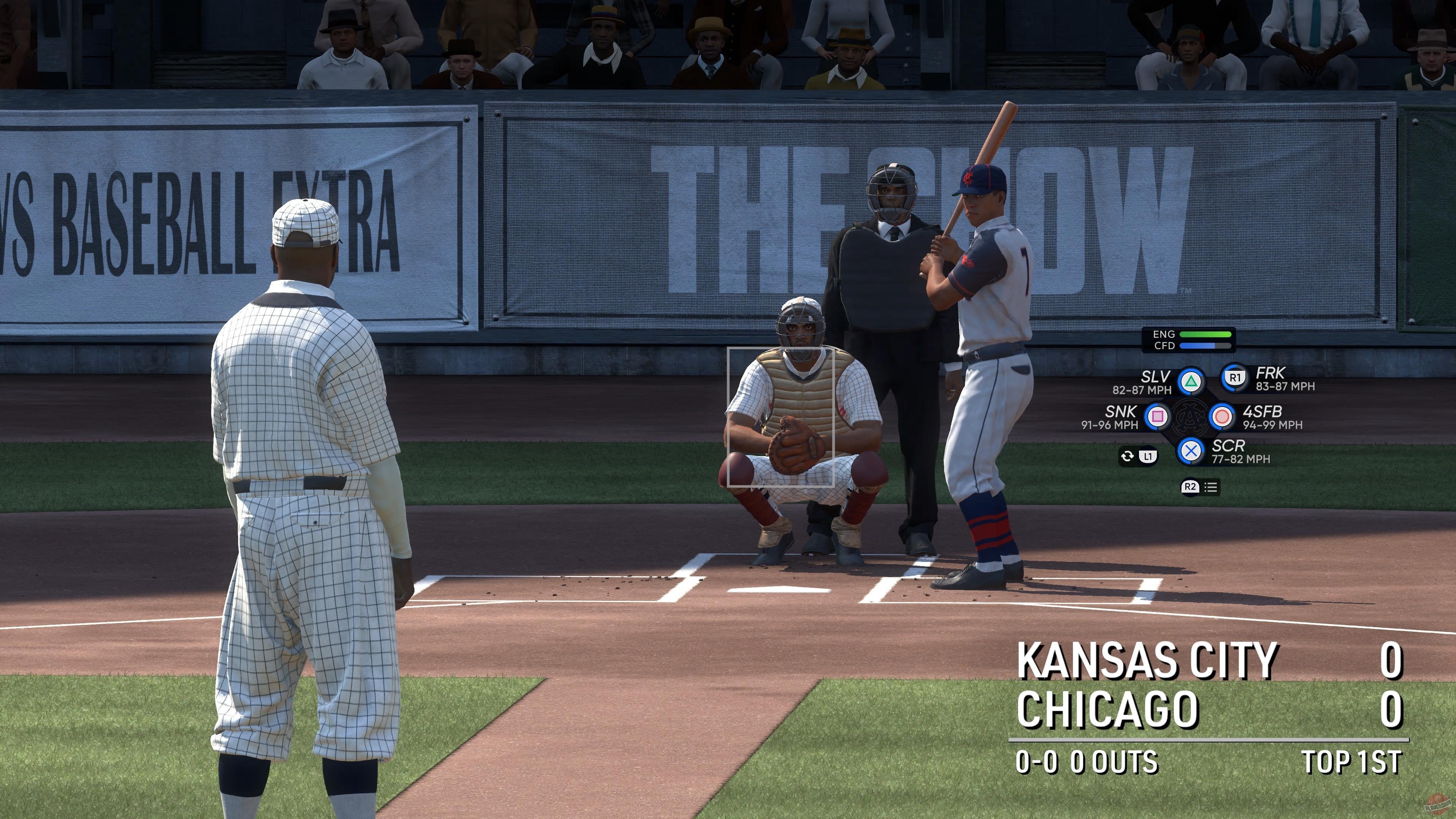Select the 4SFB four-seam fastball

pyautogui.click(x=1222, y=417)
